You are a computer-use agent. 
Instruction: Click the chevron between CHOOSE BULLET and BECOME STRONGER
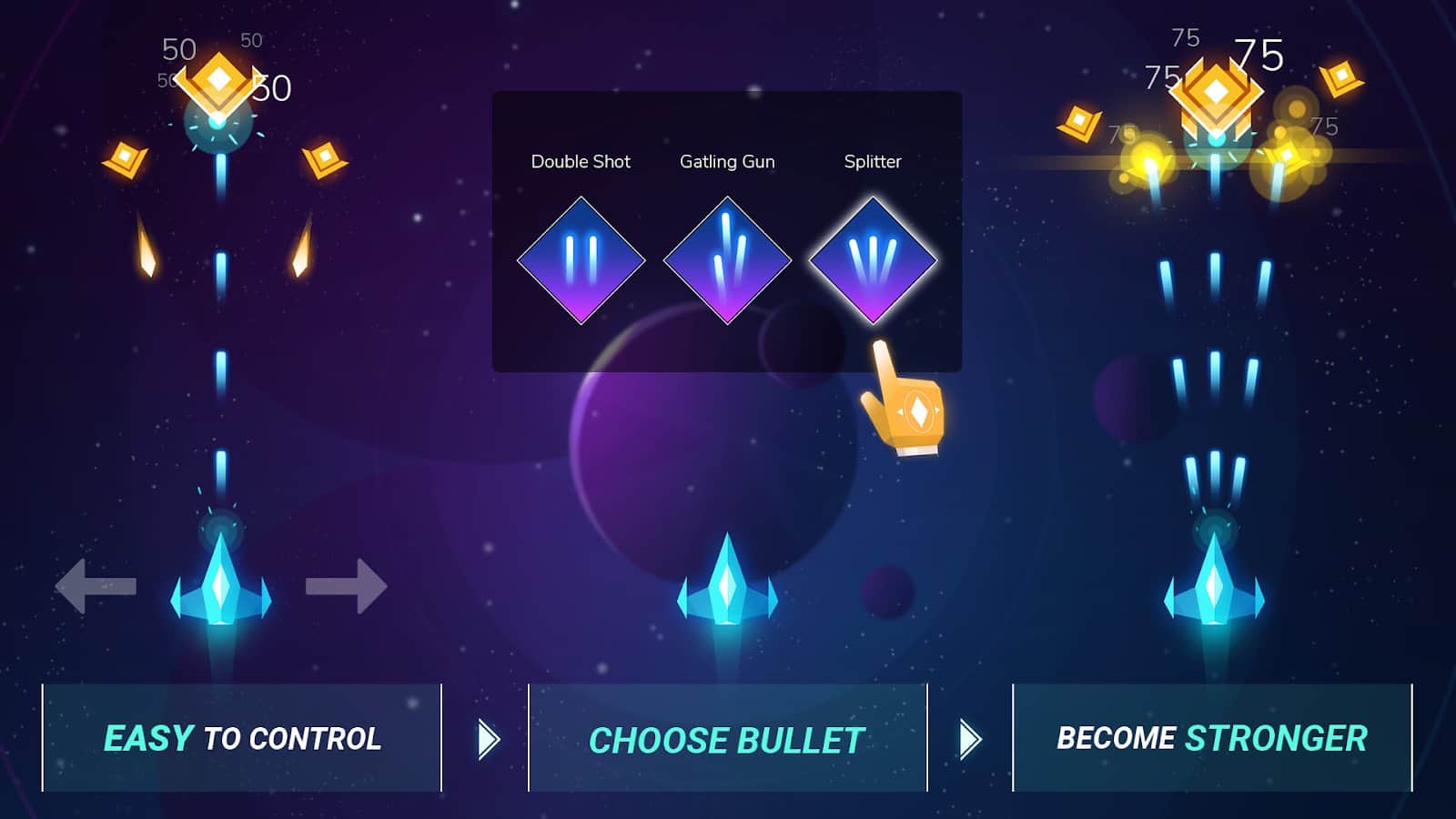coord(969,739)
